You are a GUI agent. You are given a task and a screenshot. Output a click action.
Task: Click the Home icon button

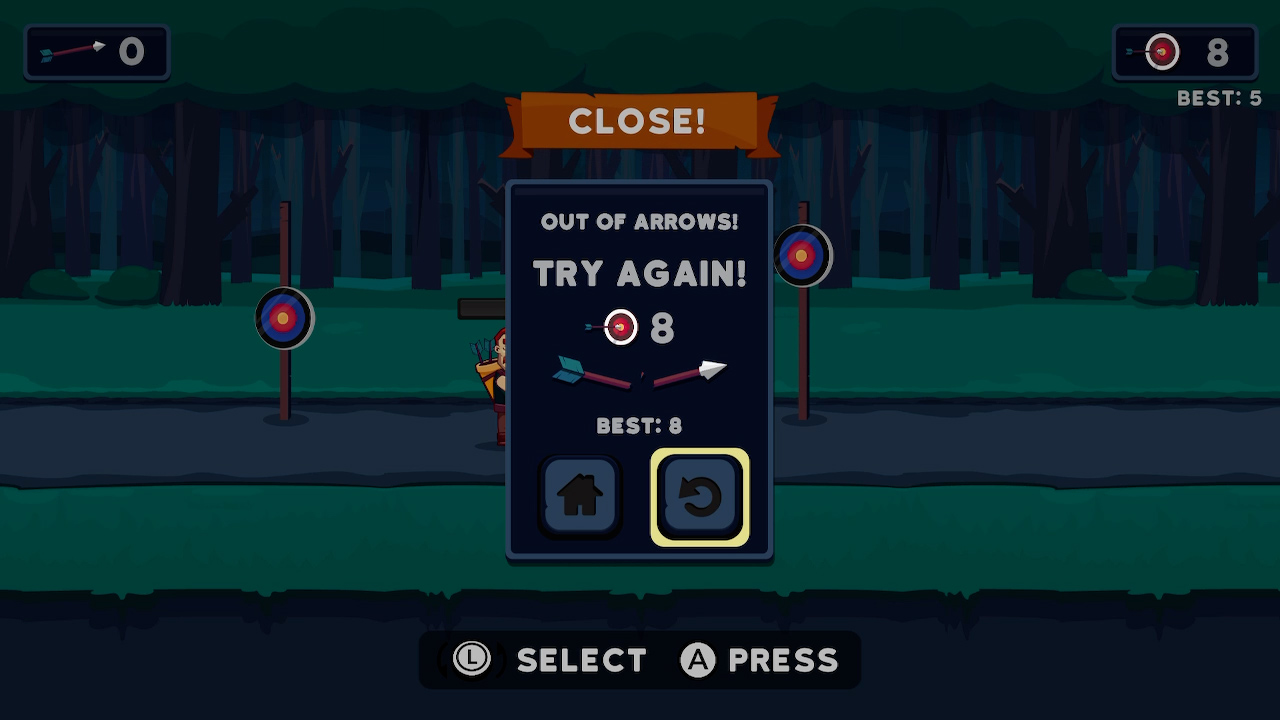point(579,495)
